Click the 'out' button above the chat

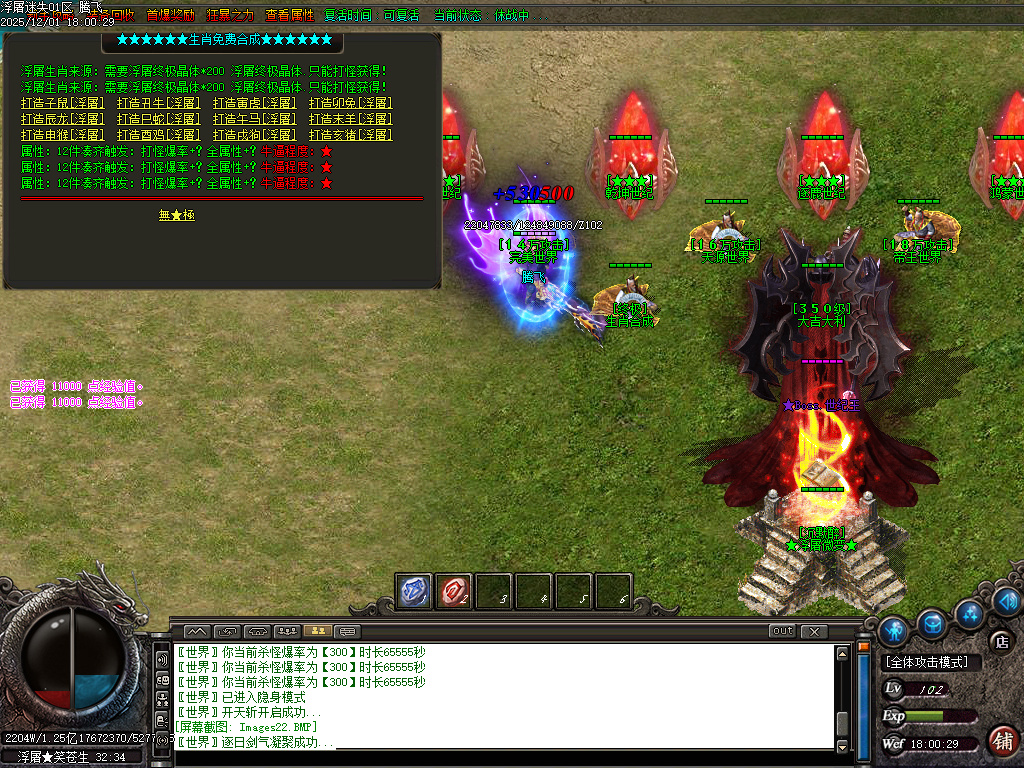tap(782, 631)
